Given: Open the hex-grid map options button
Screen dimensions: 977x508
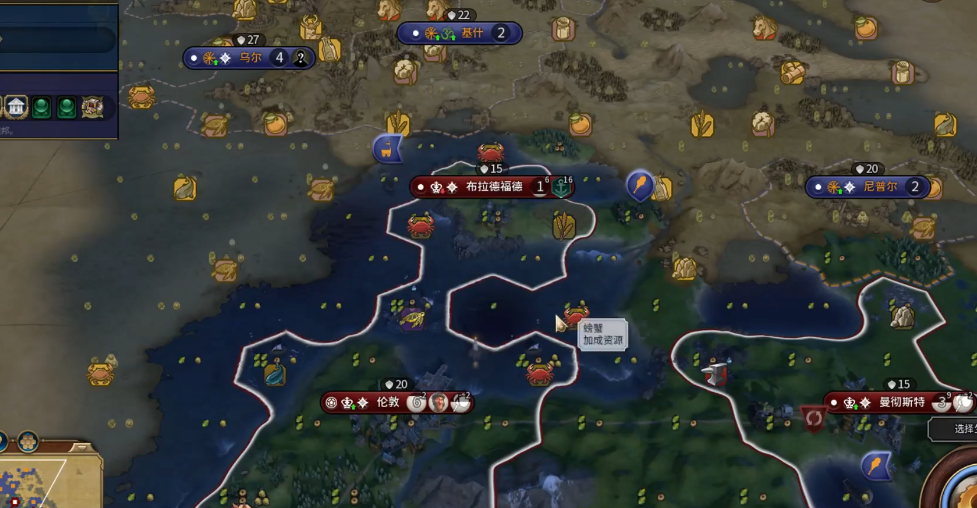Looking at the screenshot, I should (x=28, y=441).
